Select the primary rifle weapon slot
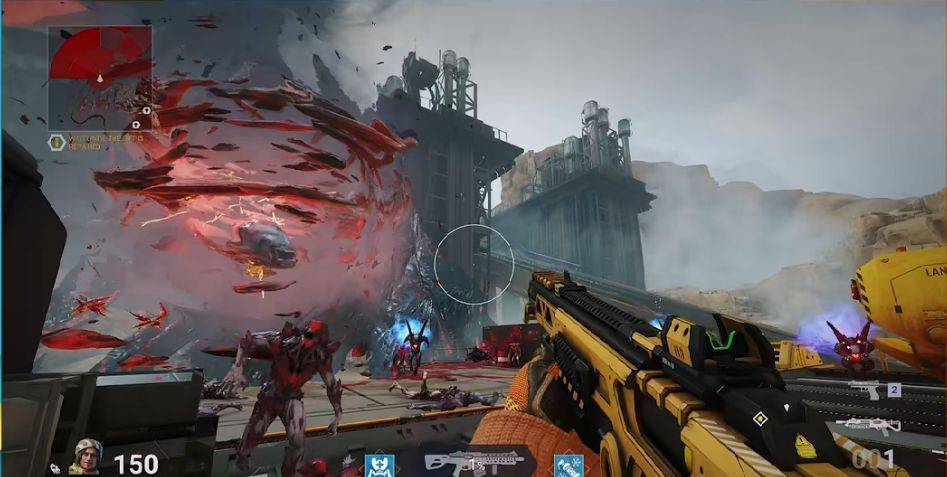This screenshot has height=477, width=947. [x=867, y=426]
